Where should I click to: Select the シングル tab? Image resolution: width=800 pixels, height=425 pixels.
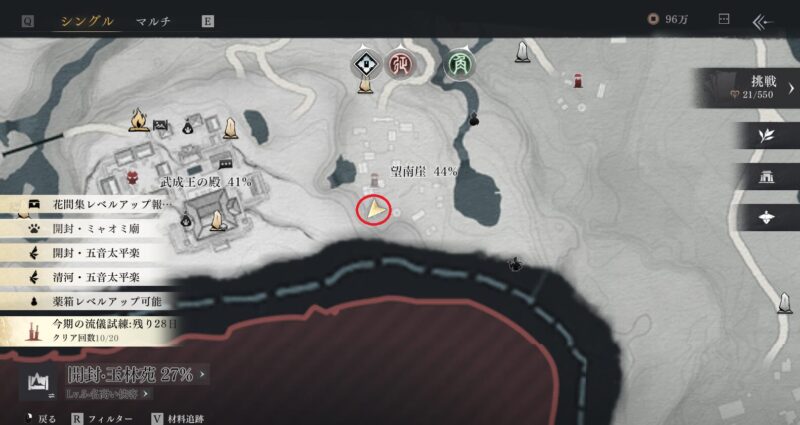(x=86, y=20)
